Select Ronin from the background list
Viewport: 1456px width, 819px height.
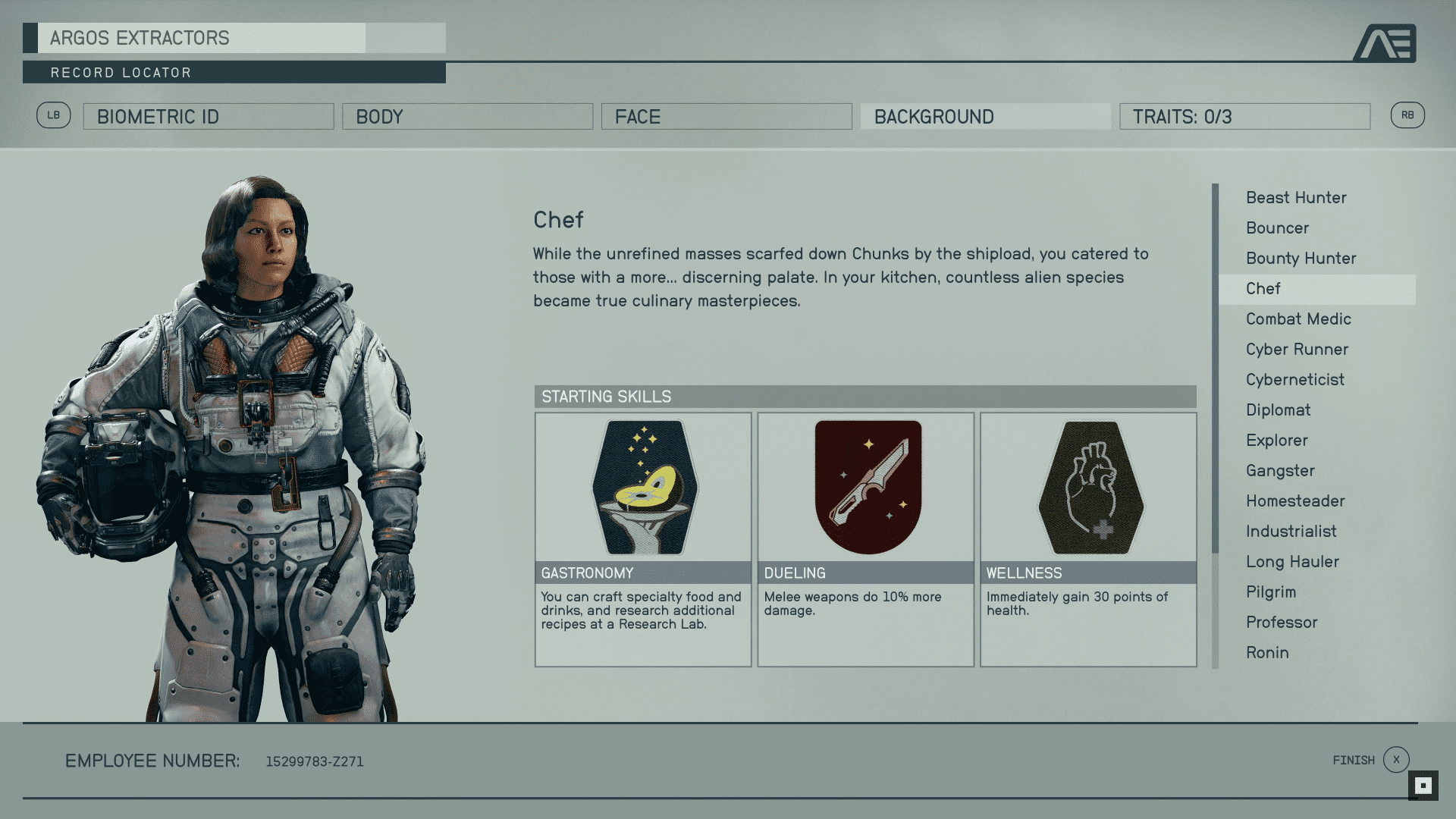(x=1267, y=653)
